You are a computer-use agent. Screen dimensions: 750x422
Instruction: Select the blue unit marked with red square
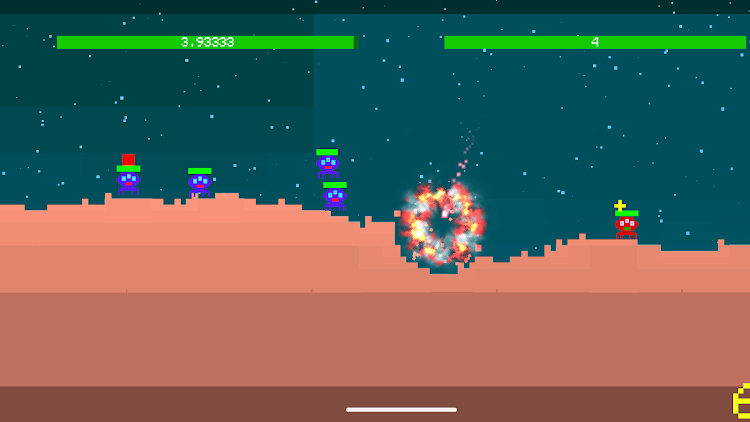pos(128,183)
